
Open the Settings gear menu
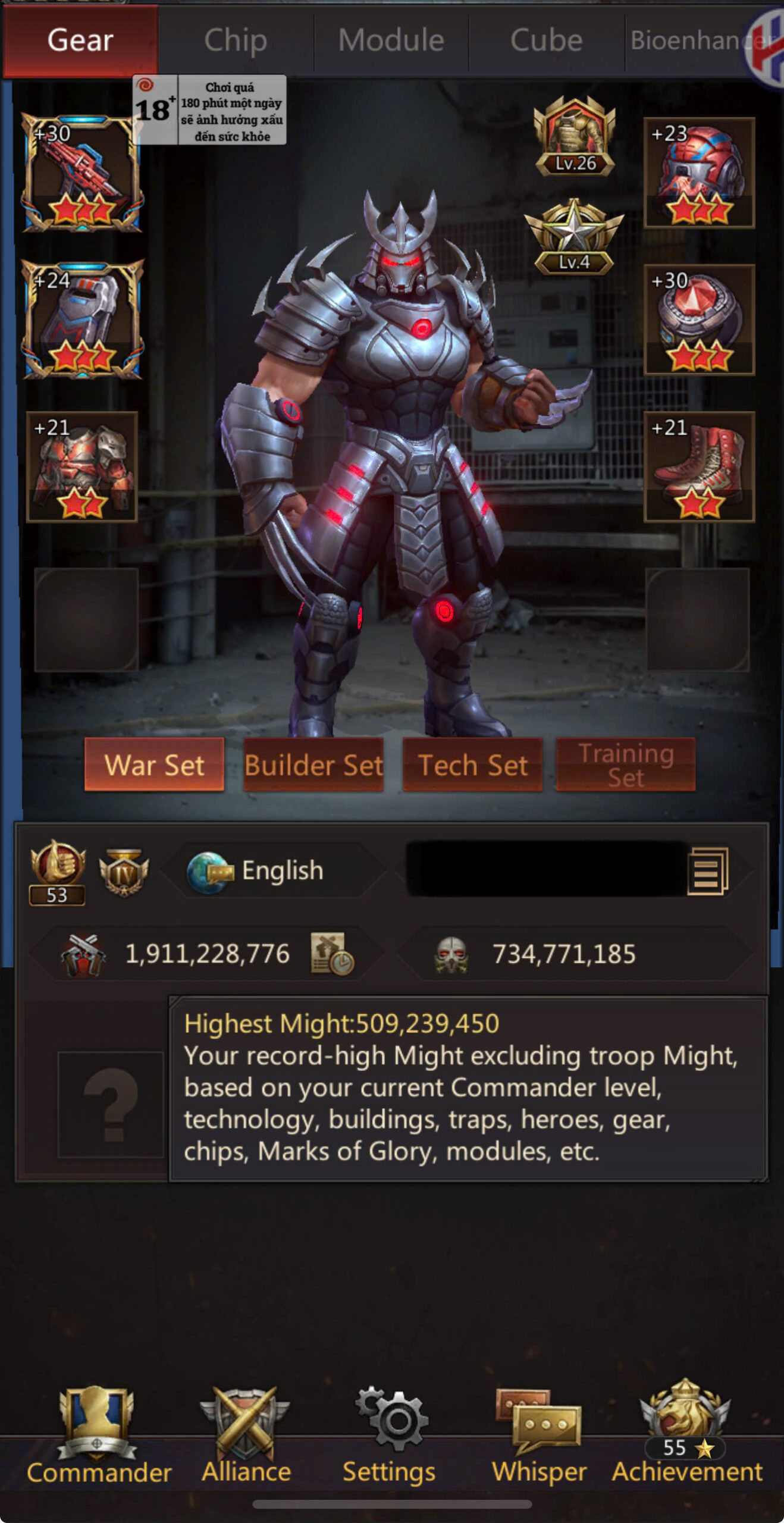pyautogui.click(x=390, y=1434)
